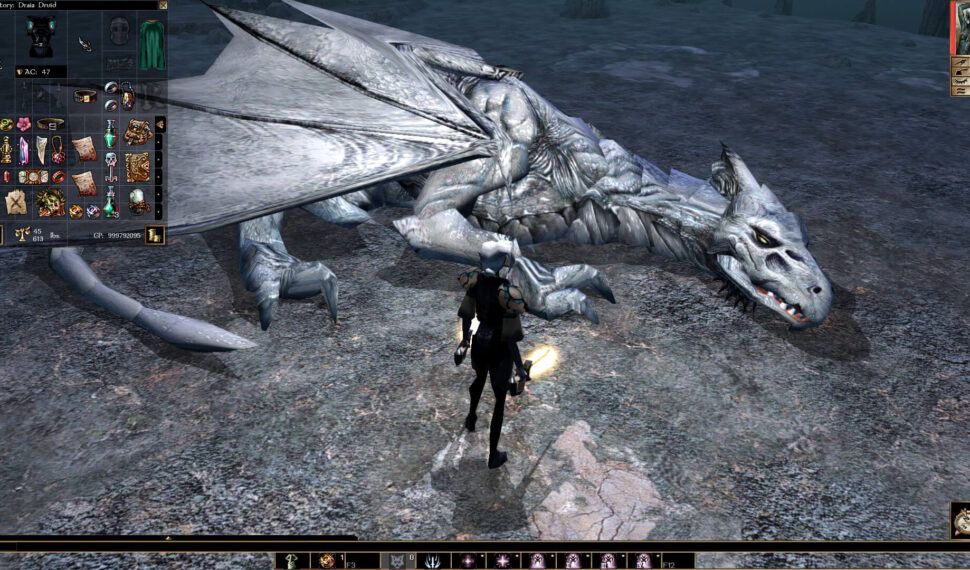Select the equipped dark helmet slot
This screenshot has width=970, height=570.
pyautogui.click(x=120, y=30)
